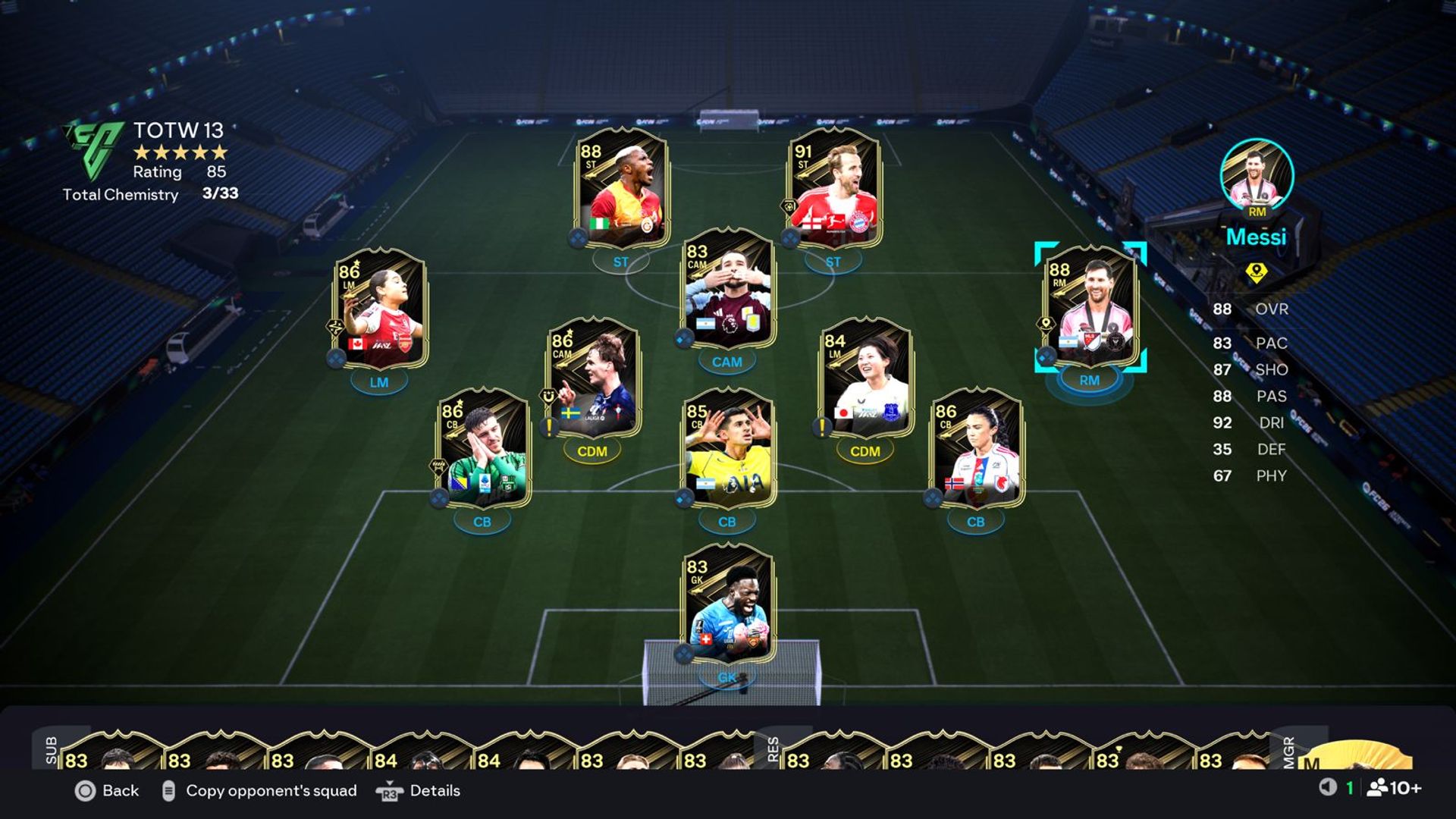Click the controller icon next to Copy opponent's squad
The width and height of the screenshot is (1456, 819).
tap(168, 791)
